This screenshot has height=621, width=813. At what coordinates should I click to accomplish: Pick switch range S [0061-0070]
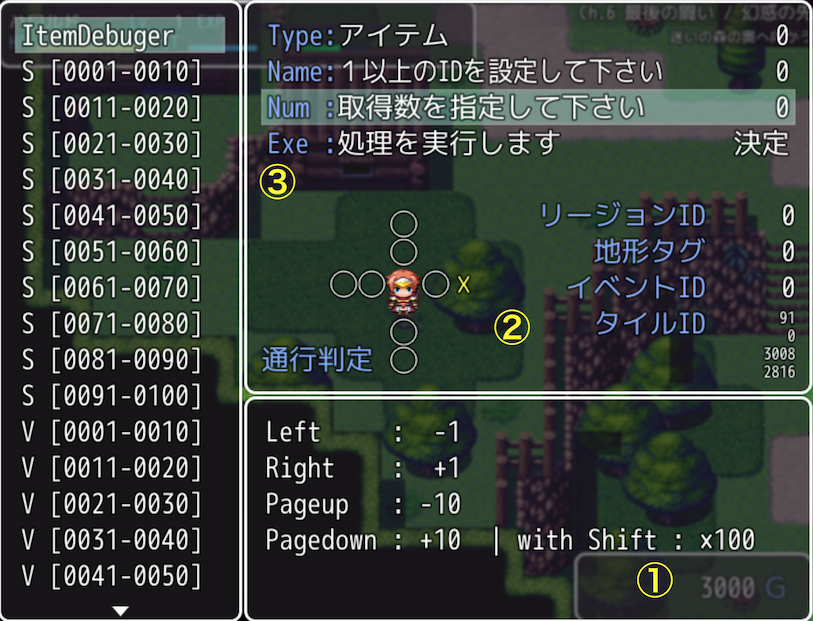pos(110,288)
